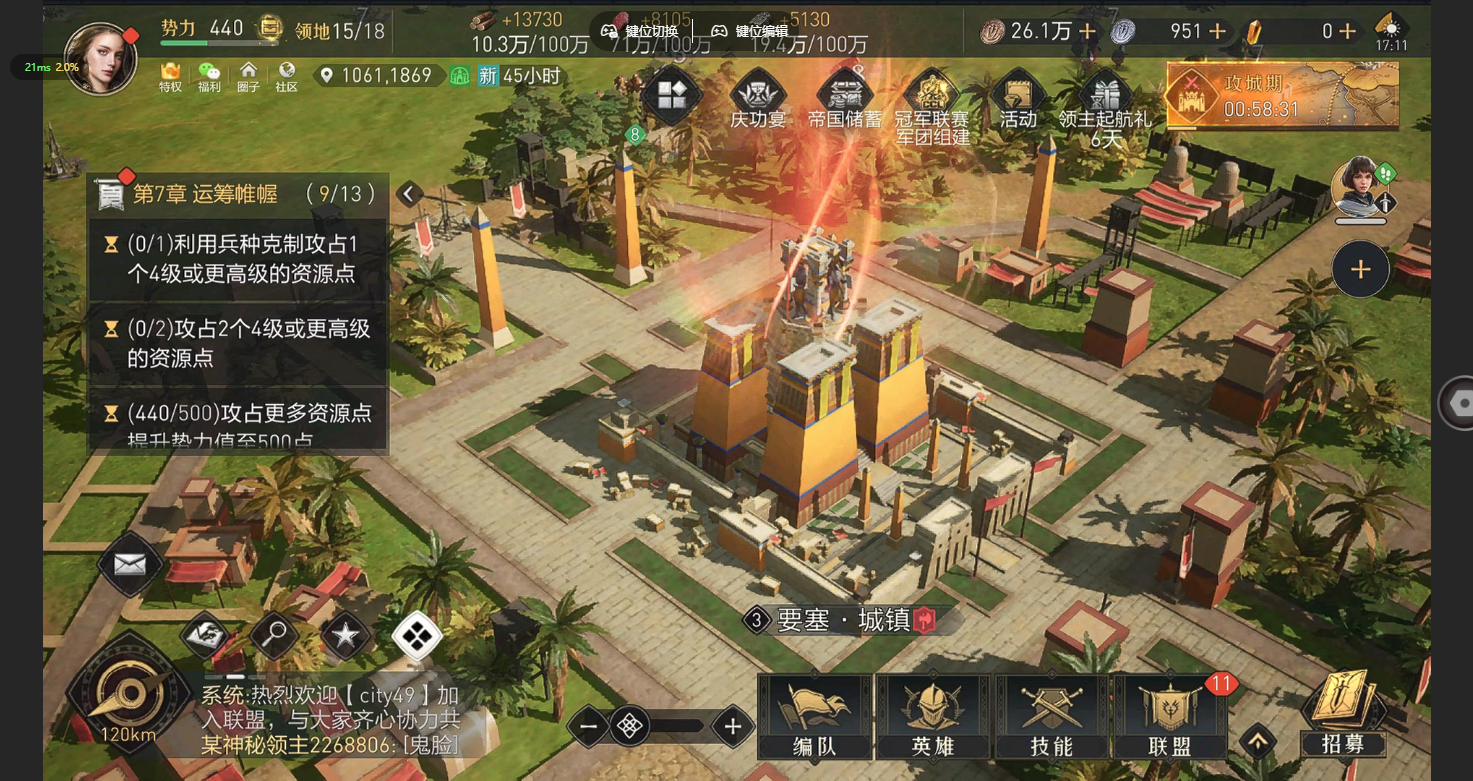The image size is (1473, 781).
Task: Open the 特权 privilege icon
Action: [171, 76]
